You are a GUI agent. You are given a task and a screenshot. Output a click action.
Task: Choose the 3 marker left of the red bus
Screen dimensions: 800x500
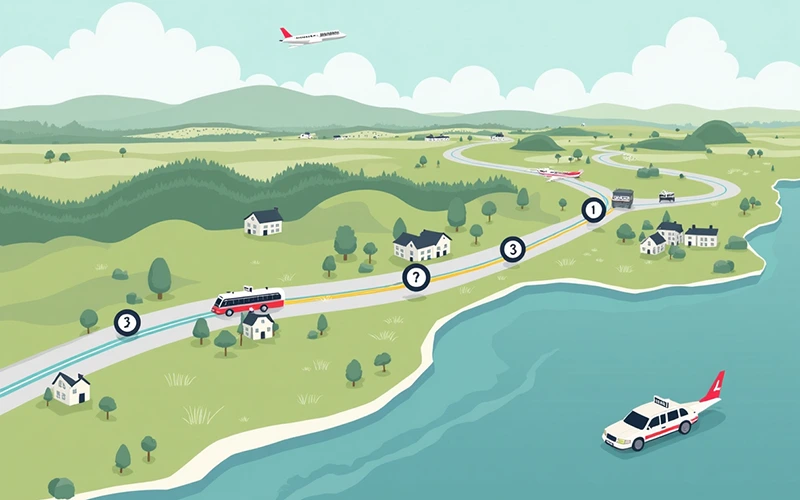pos(127,322)
